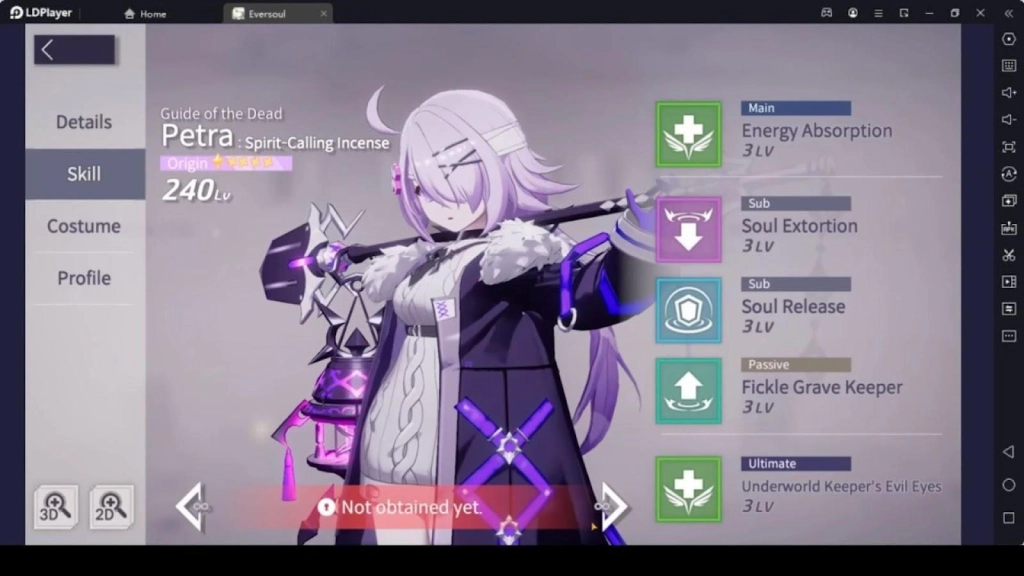Show the Profile tab
Viewport: 1024px width, 576px height.
tap(84, 278)
